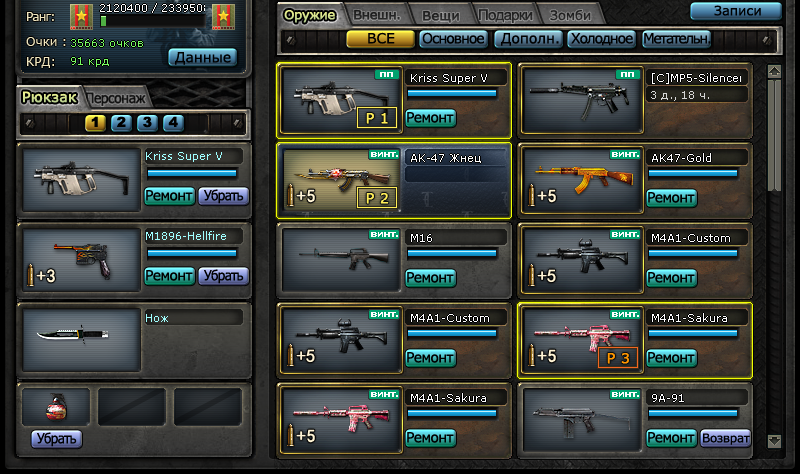Click the weapon list scroll-down arrow
Screen dimensions: 800x474
pos(773,439)
